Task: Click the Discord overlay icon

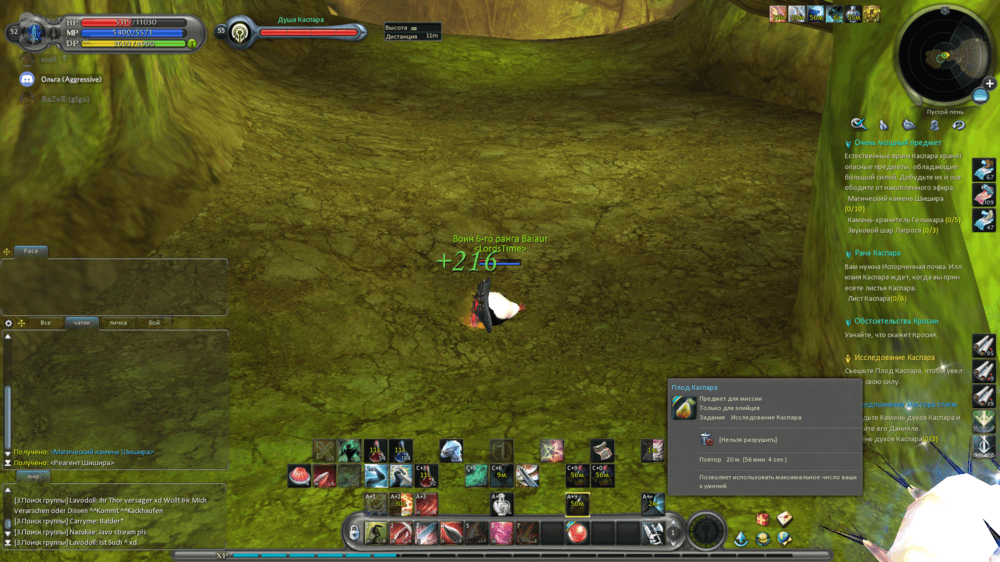Action: pos(27,79)
